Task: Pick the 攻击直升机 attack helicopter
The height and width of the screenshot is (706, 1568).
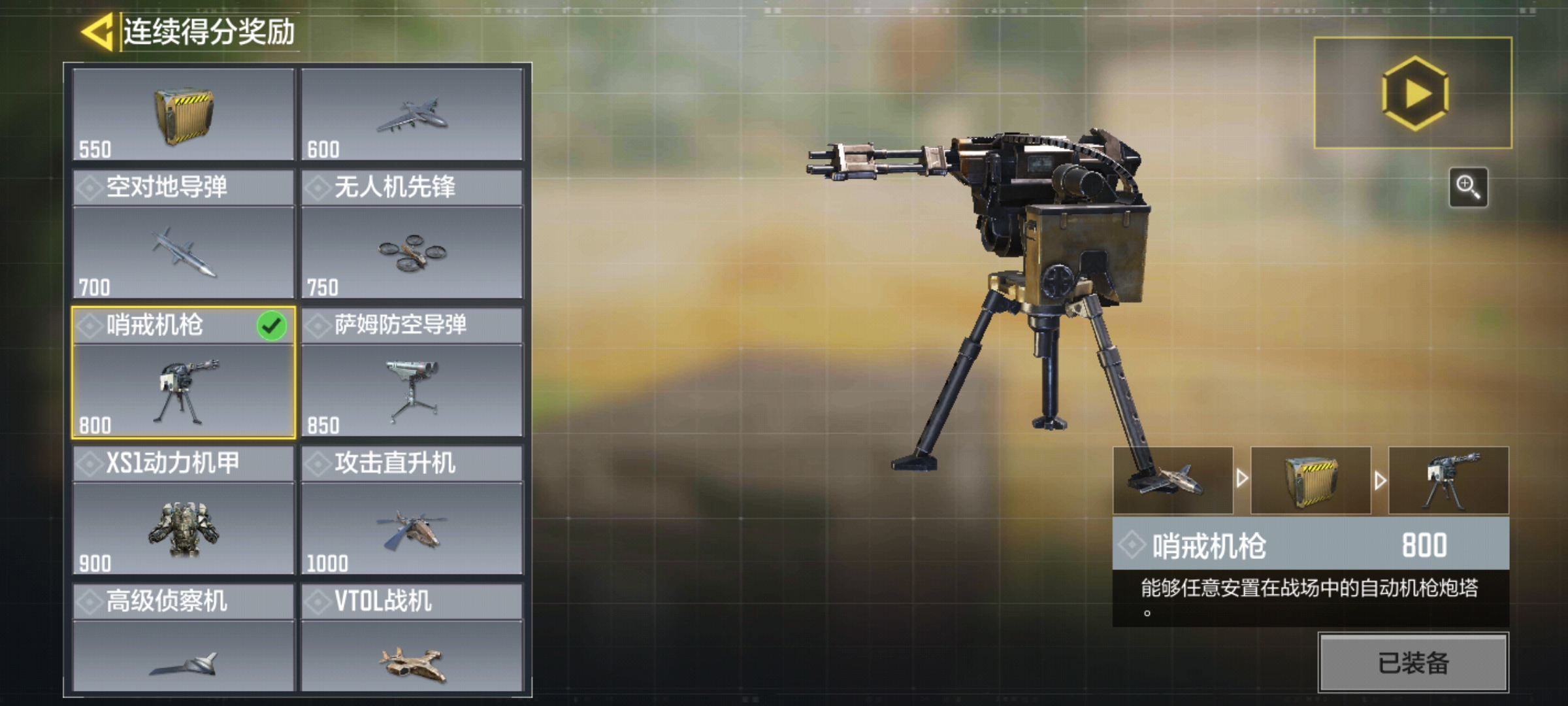Action: pos(412,511)
